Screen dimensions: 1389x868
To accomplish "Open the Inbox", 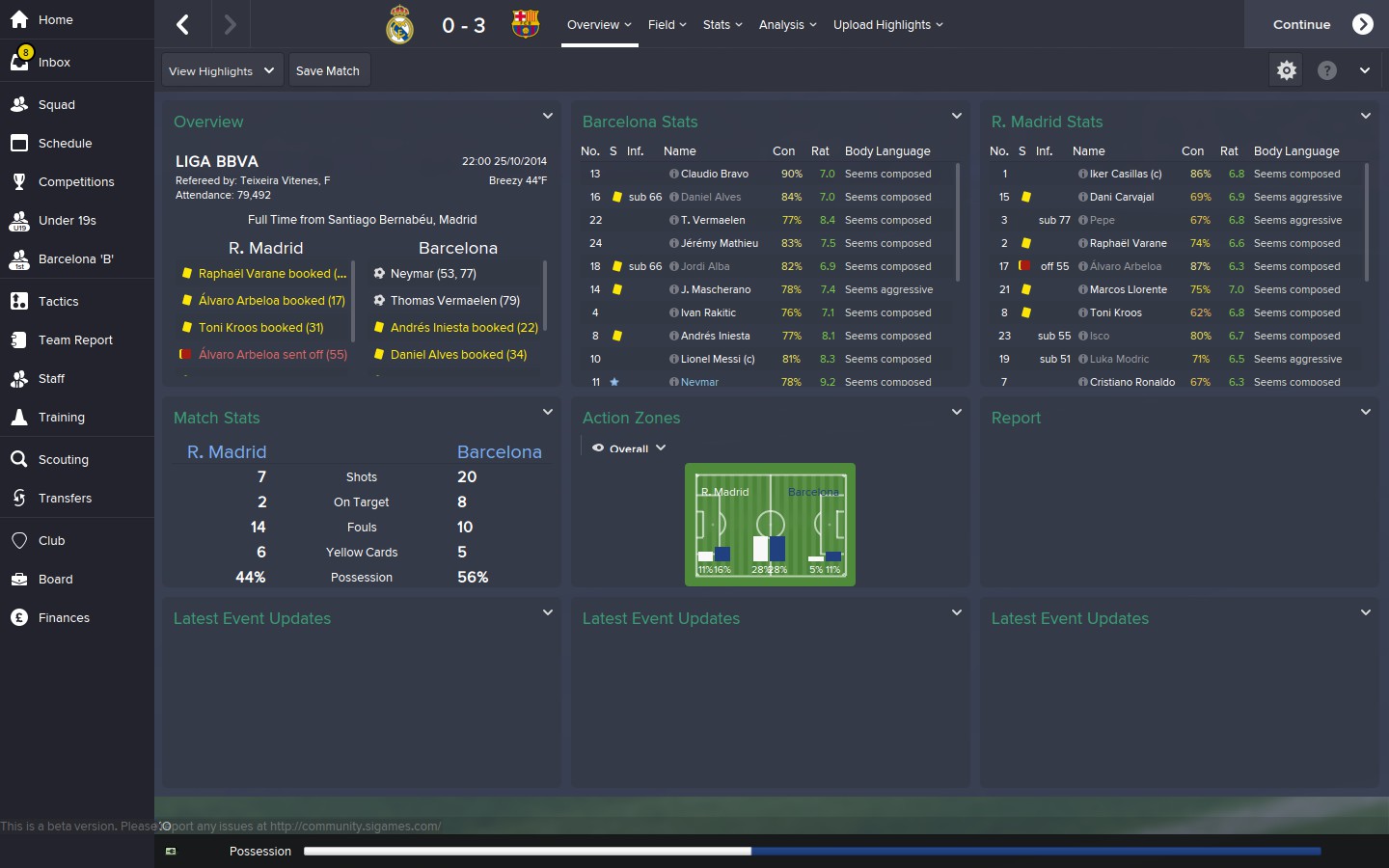I will (x=54, y=62).
